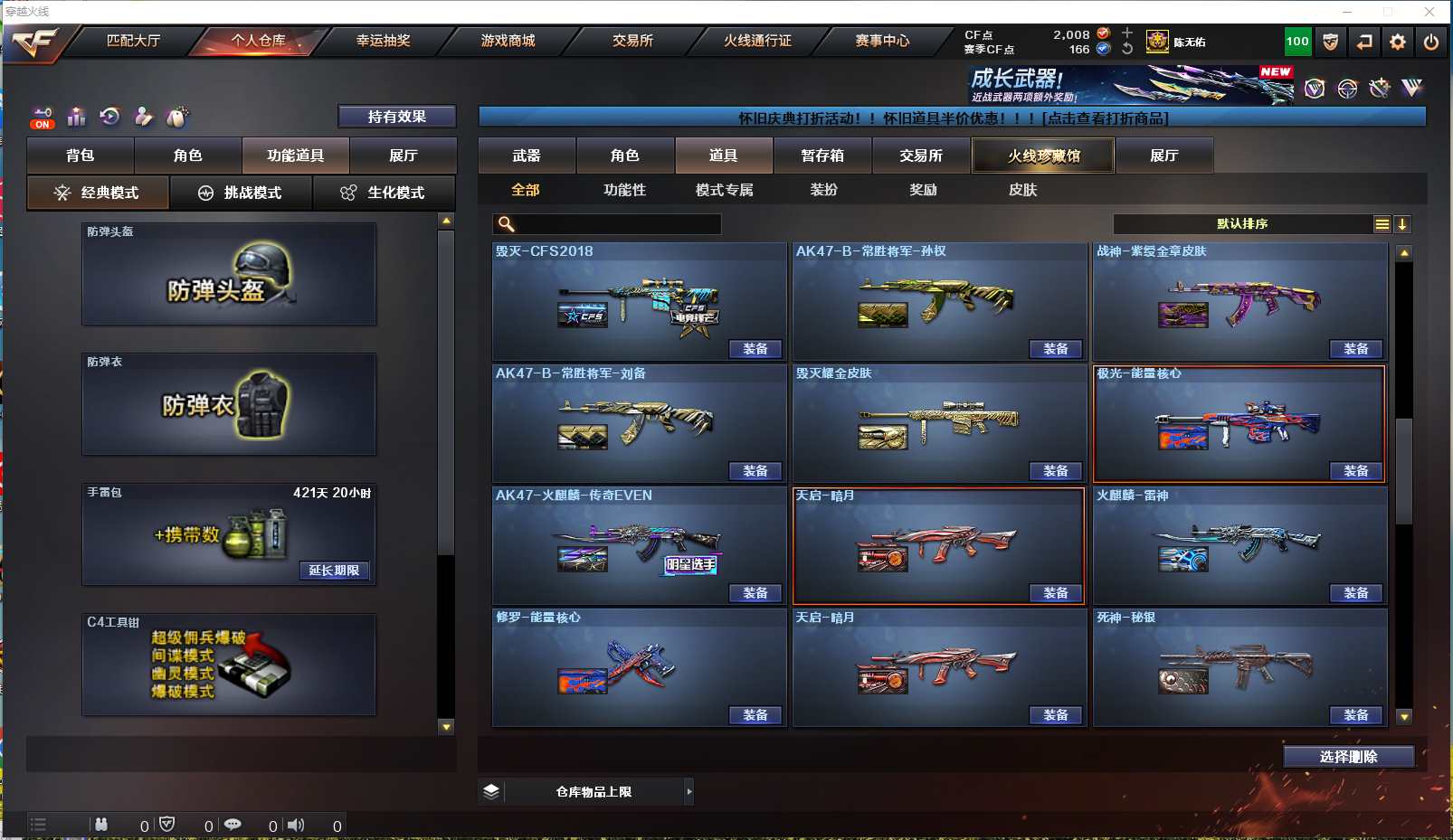Filter items by 皮肤 category
This screenshot has height=840, width=1453.
pos(1022,190)
